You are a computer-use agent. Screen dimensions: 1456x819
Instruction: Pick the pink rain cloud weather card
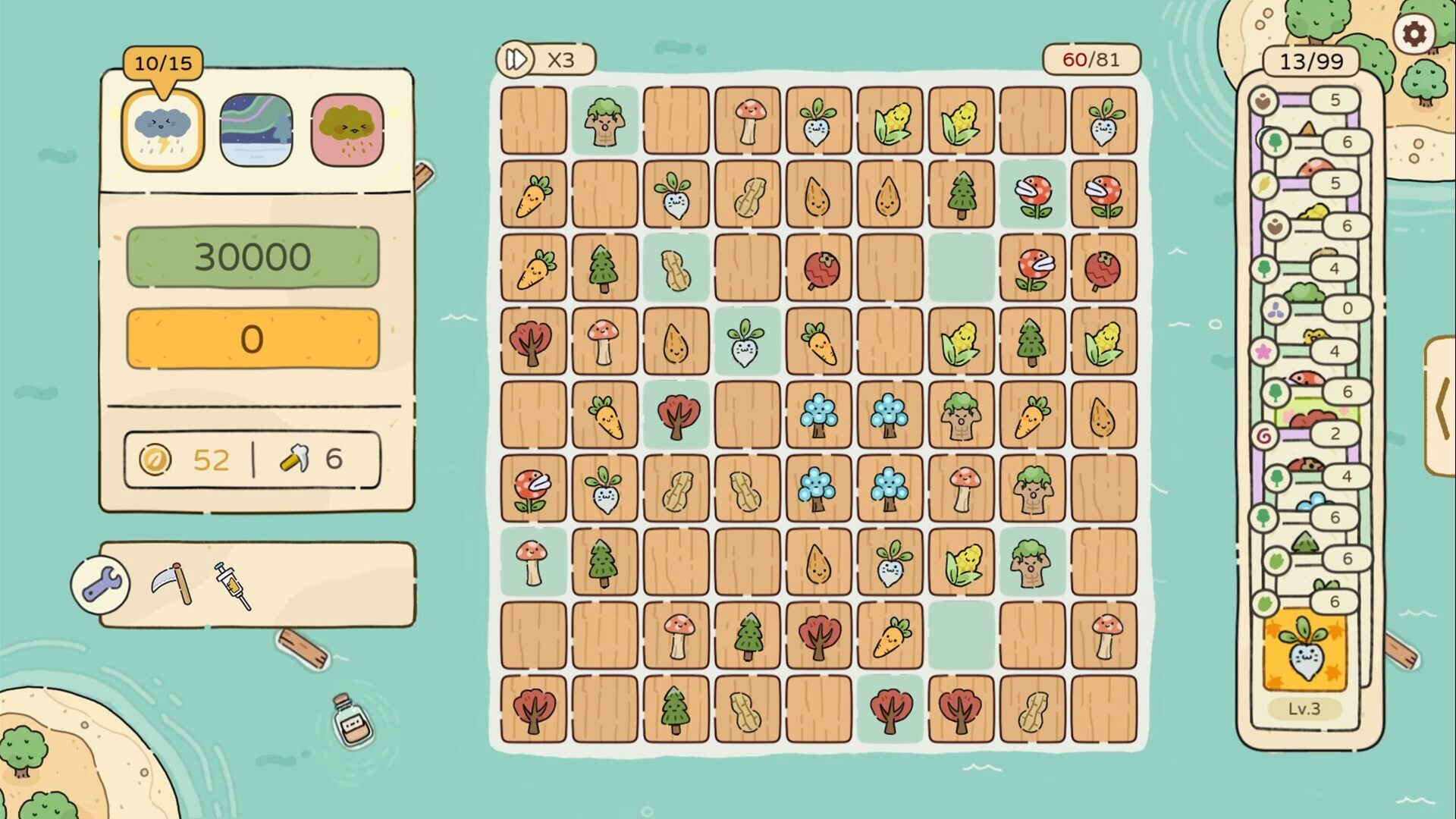coord(347,130)
